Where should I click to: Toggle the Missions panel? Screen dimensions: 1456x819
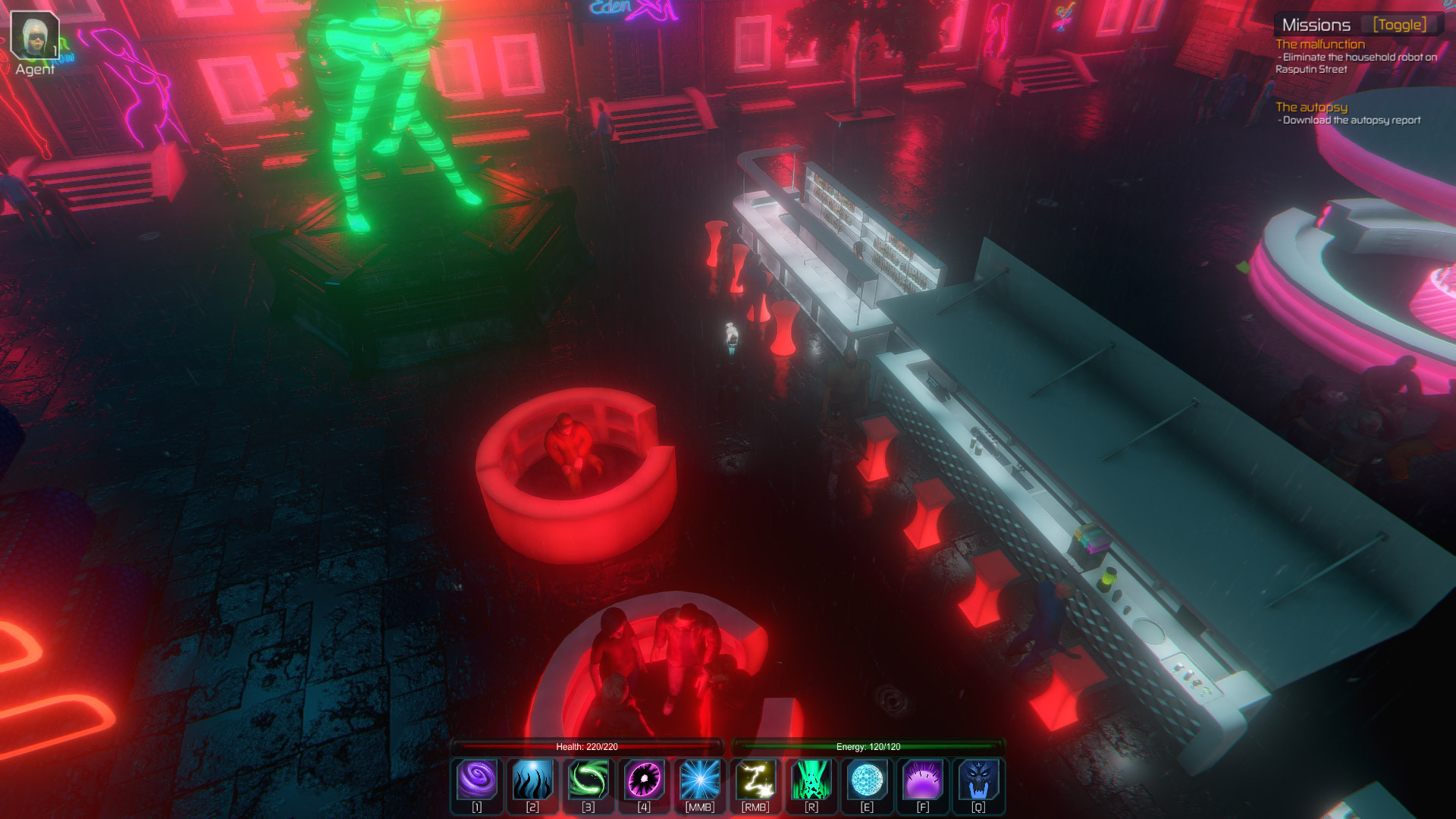point(1399,25)
